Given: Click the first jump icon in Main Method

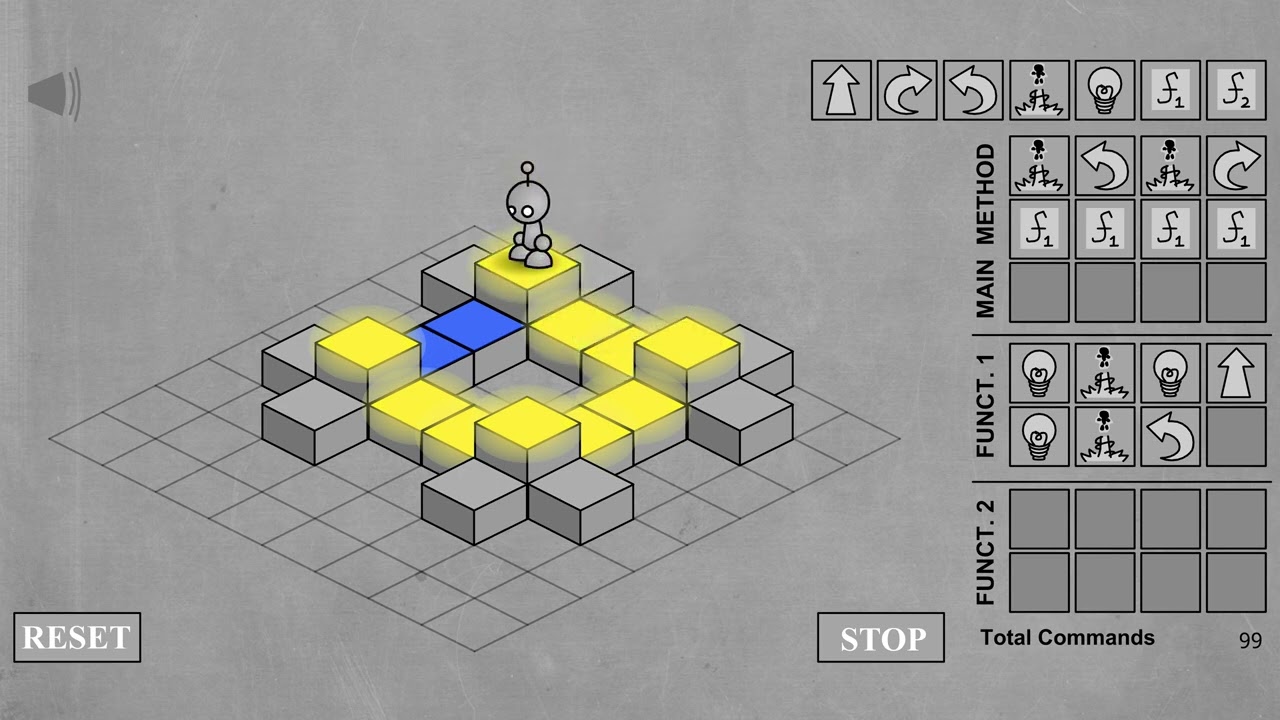Looking at the screenshot, I should click(1039, 167).
